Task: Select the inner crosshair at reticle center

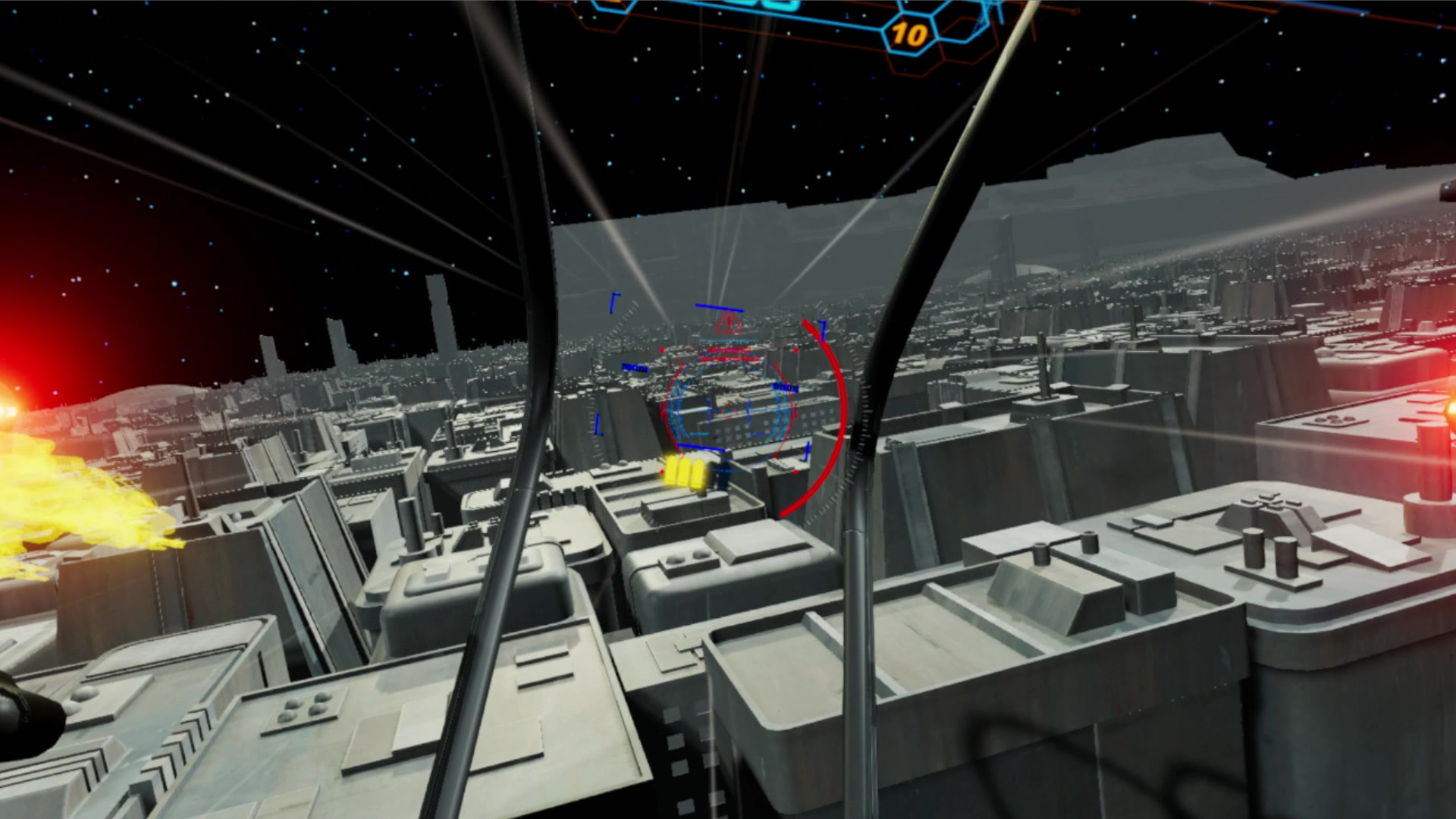Action: 728,410
